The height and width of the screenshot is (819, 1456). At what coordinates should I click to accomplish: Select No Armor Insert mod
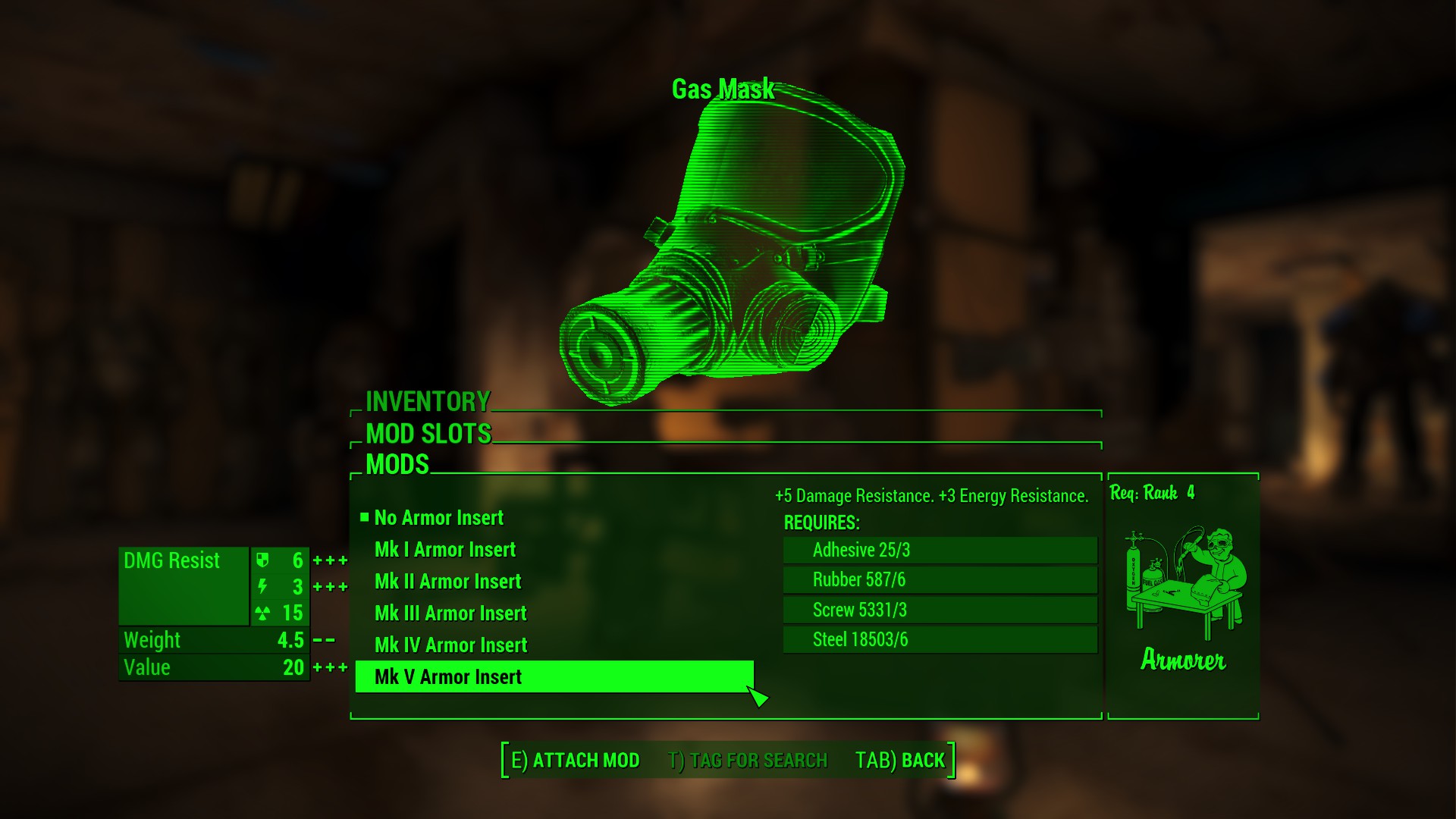(x=438, y=518)
